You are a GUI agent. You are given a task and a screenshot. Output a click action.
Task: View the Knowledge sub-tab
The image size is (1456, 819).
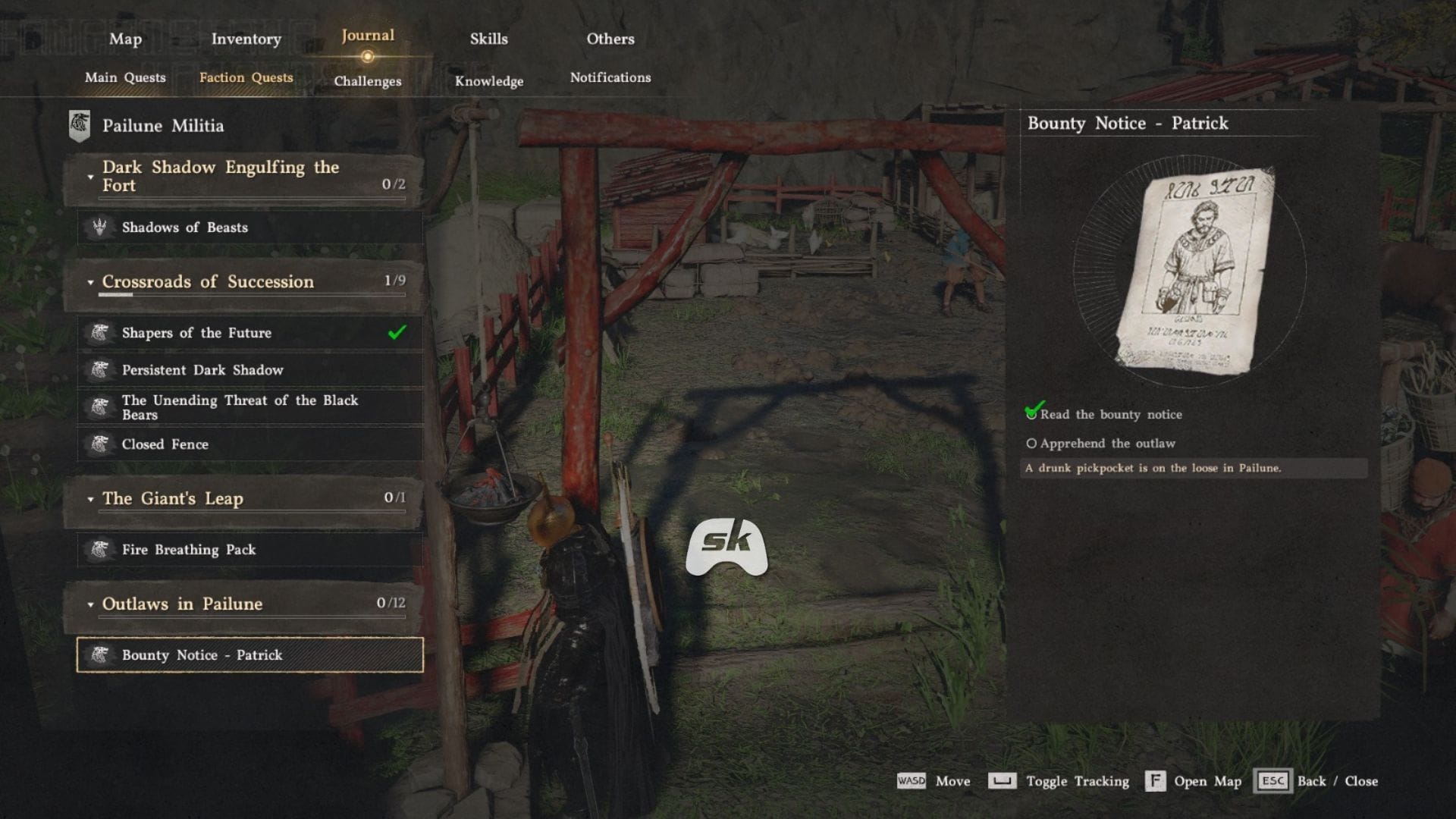click(x=489, y=81)
